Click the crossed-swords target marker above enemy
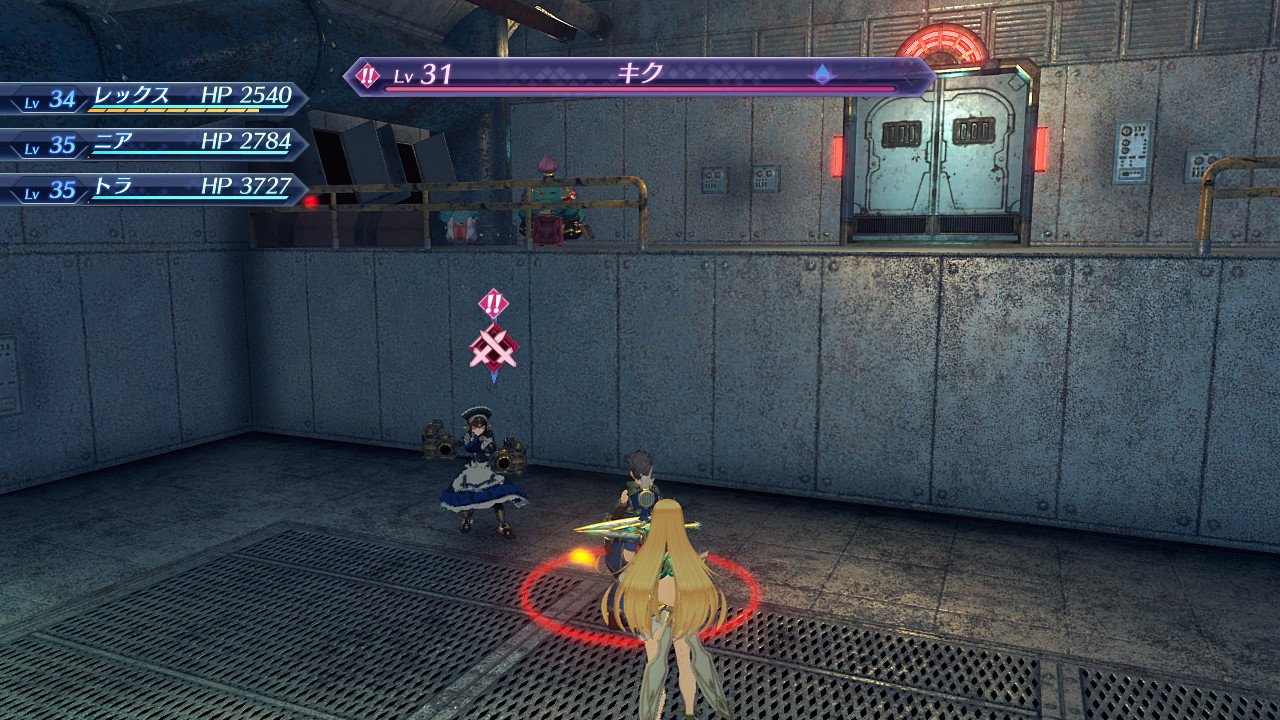The width and height of the screenshot is (1280, 720). [493, 346]
